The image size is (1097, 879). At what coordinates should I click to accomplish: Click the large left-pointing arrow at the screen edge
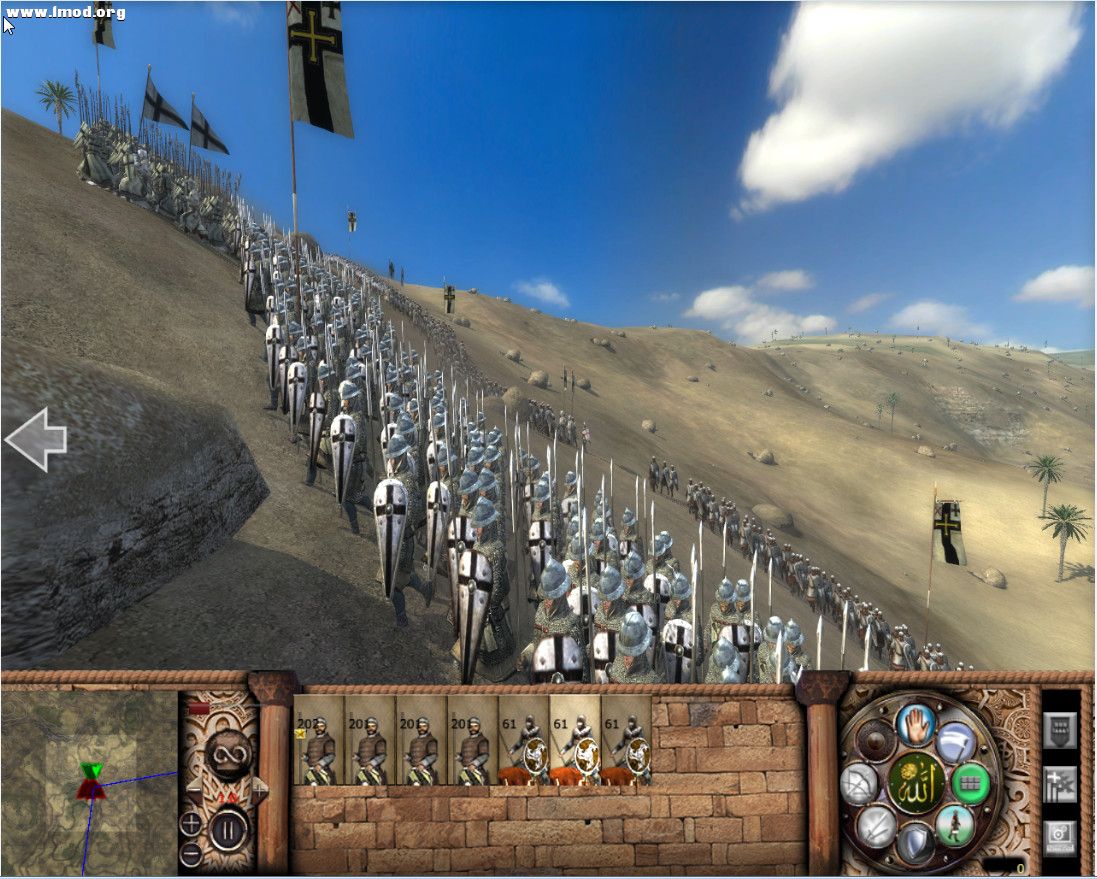pos(36,439)
